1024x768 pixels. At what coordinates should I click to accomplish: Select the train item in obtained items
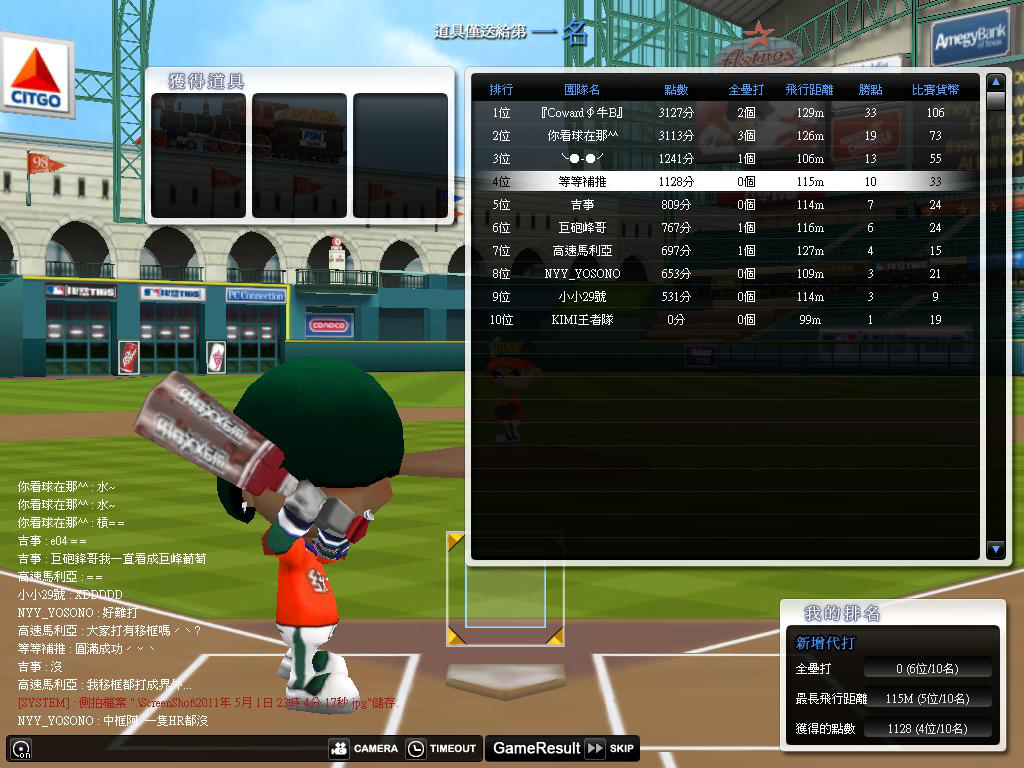(x=198, y=155)
